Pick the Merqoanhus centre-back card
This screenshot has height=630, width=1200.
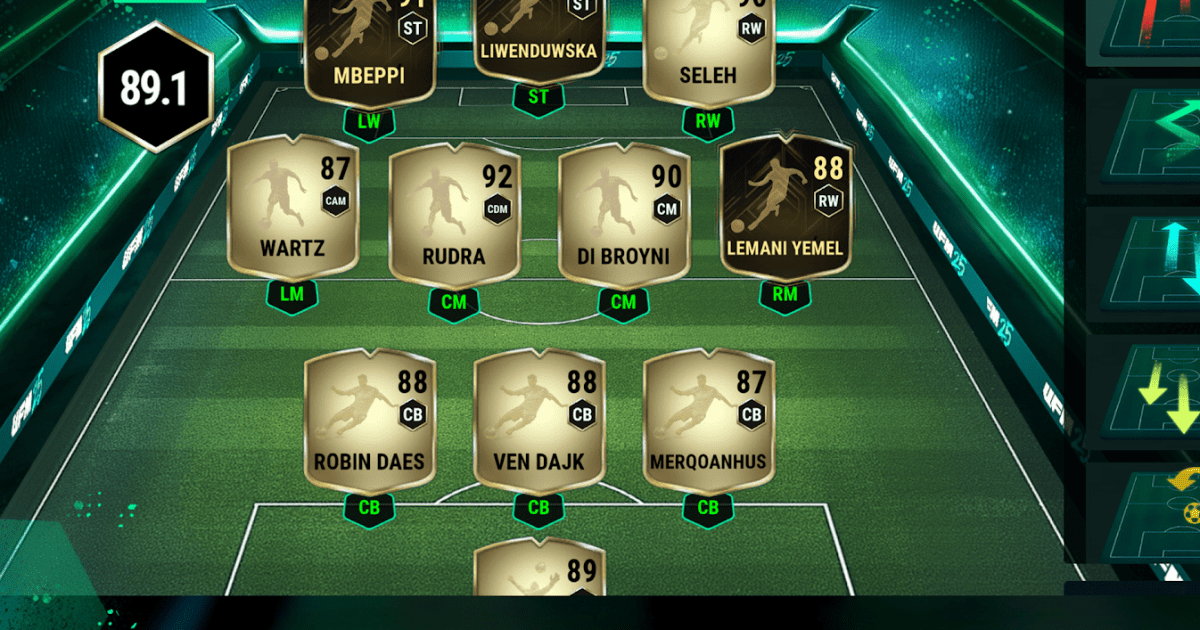pos(708,422)
